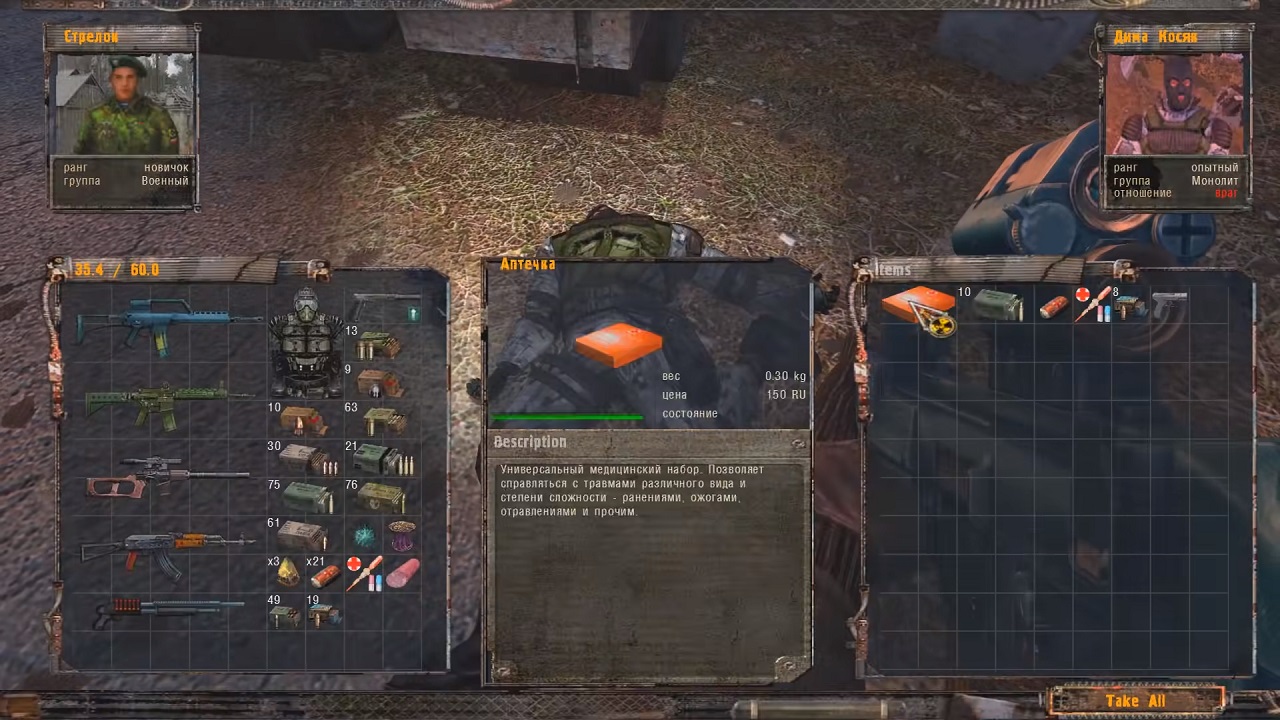This screenshot has height=720, width=1280.
Task: Pick the pistol from the corpse's items
Action: 1168,304
